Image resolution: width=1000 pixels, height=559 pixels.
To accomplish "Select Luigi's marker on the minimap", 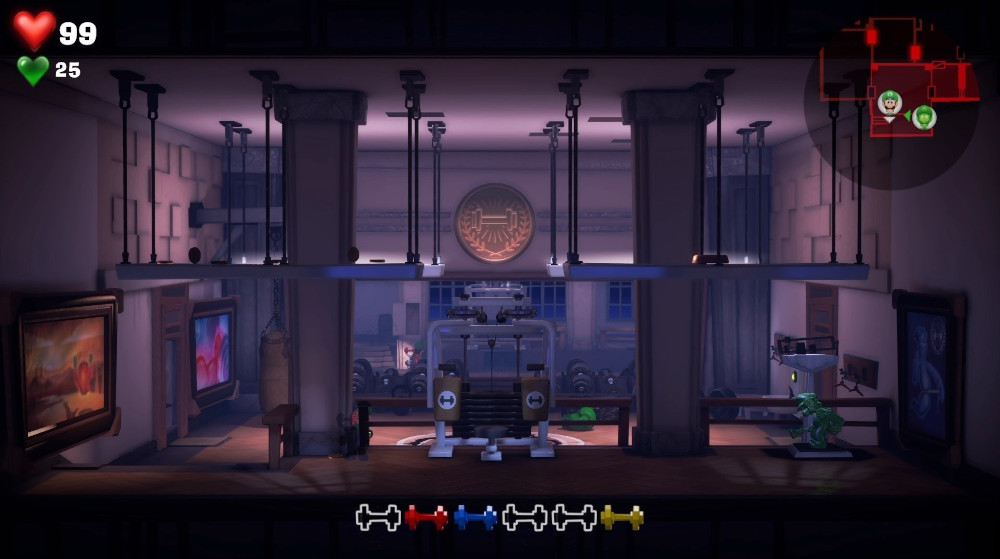I will pos(889,101).
